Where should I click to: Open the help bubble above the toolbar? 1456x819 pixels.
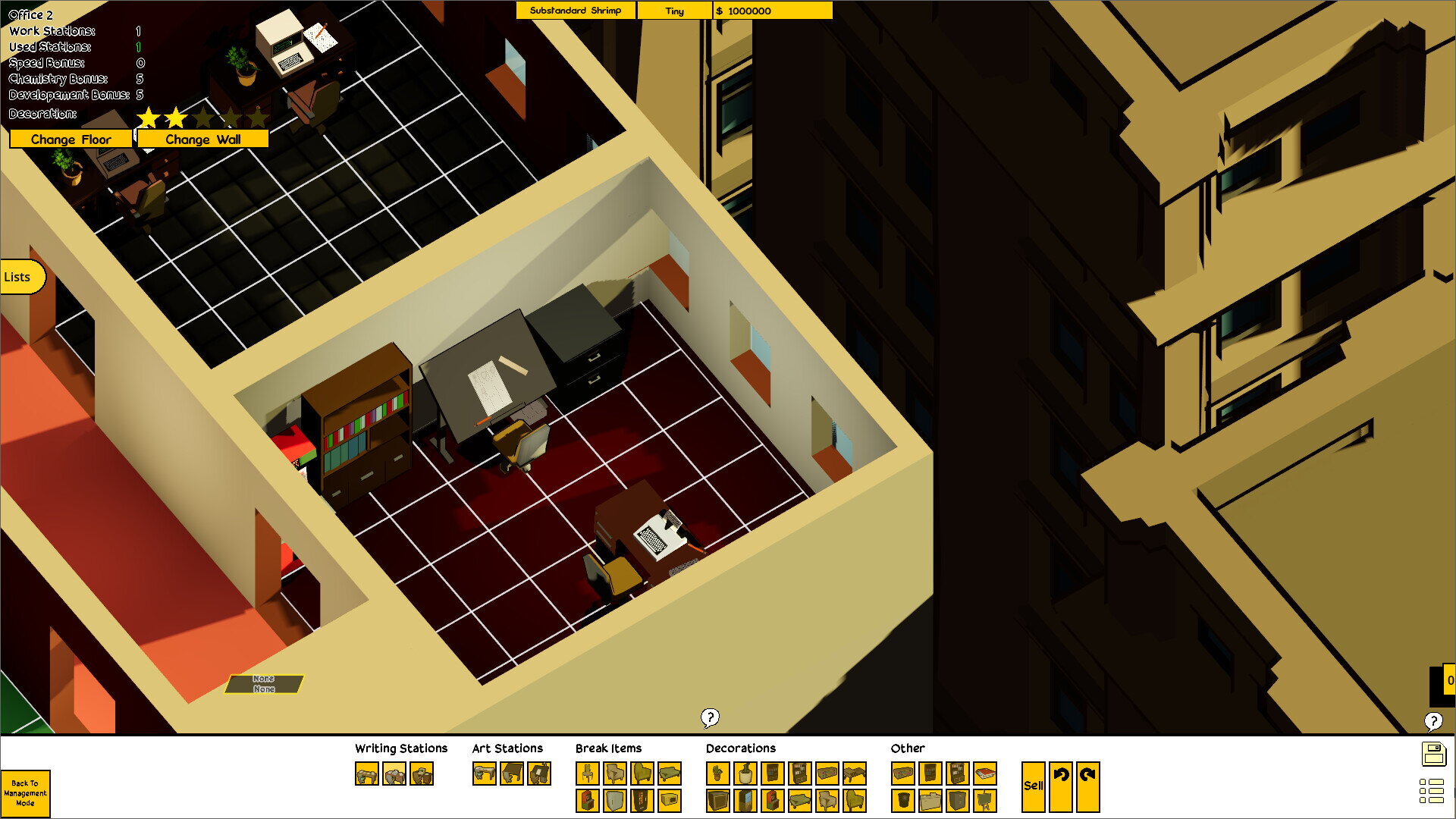pos(710,717)
